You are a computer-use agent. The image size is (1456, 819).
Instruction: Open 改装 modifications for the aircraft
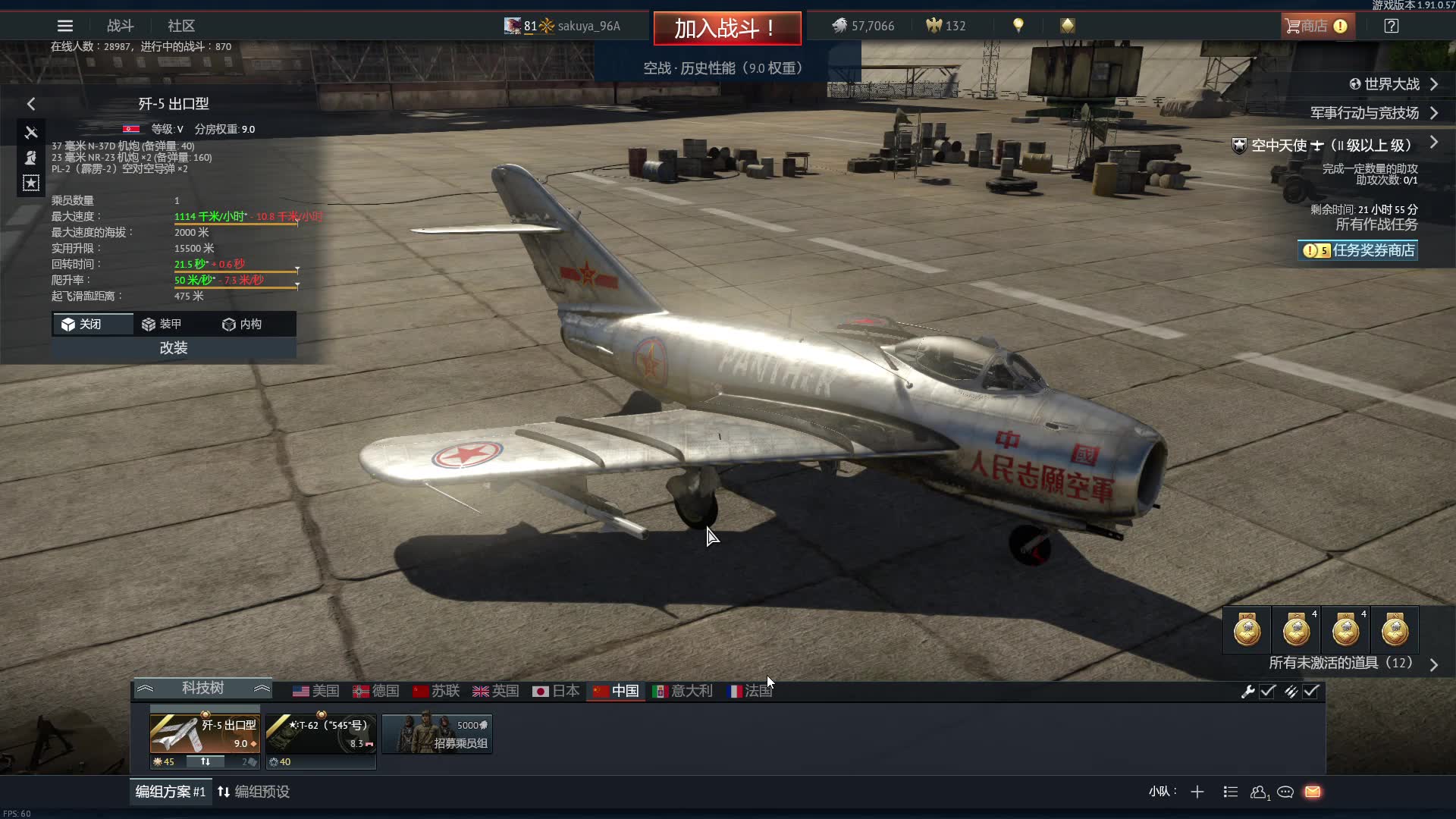tap(174, 348)
